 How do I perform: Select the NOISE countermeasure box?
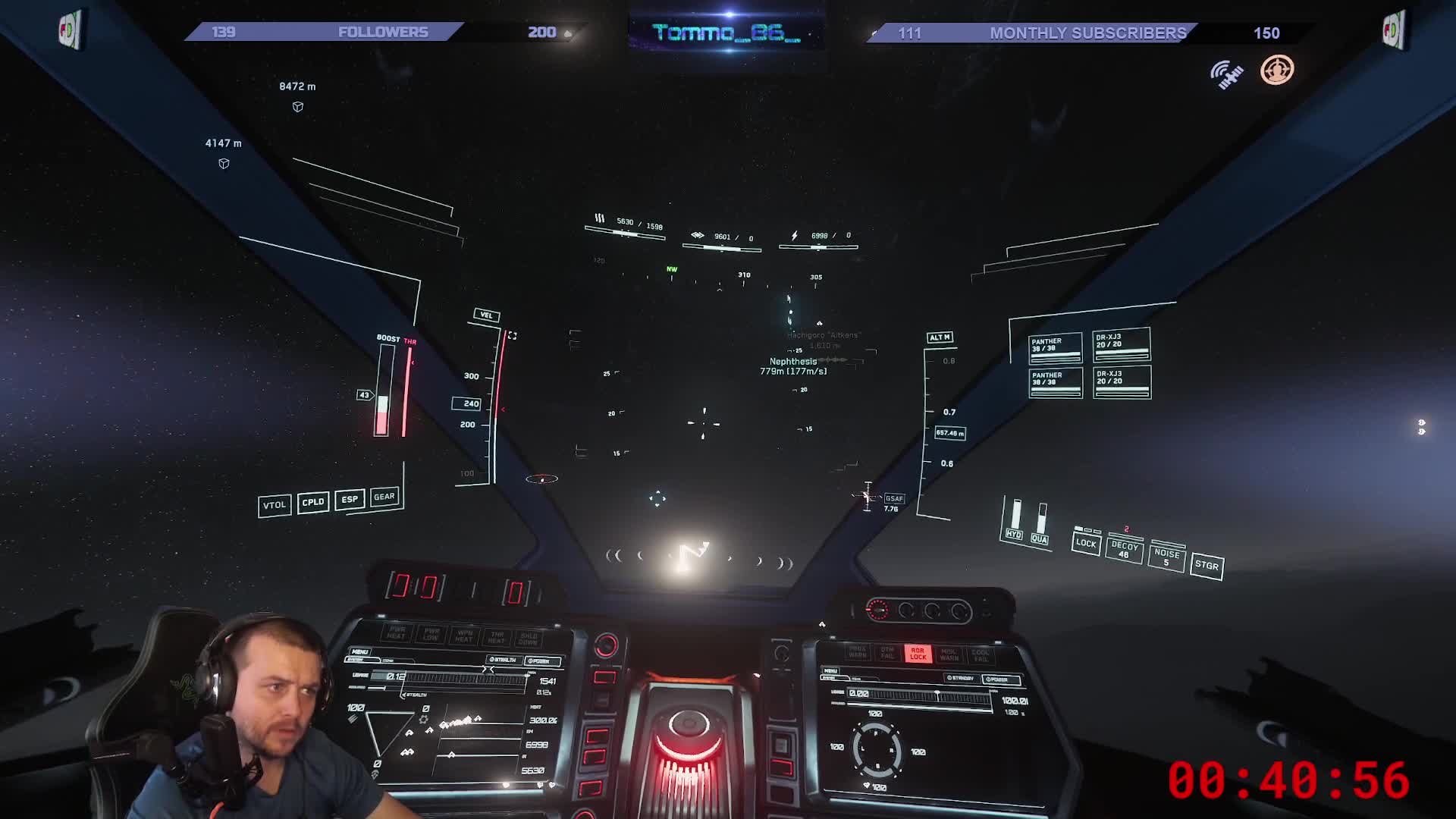[1166, 557]
